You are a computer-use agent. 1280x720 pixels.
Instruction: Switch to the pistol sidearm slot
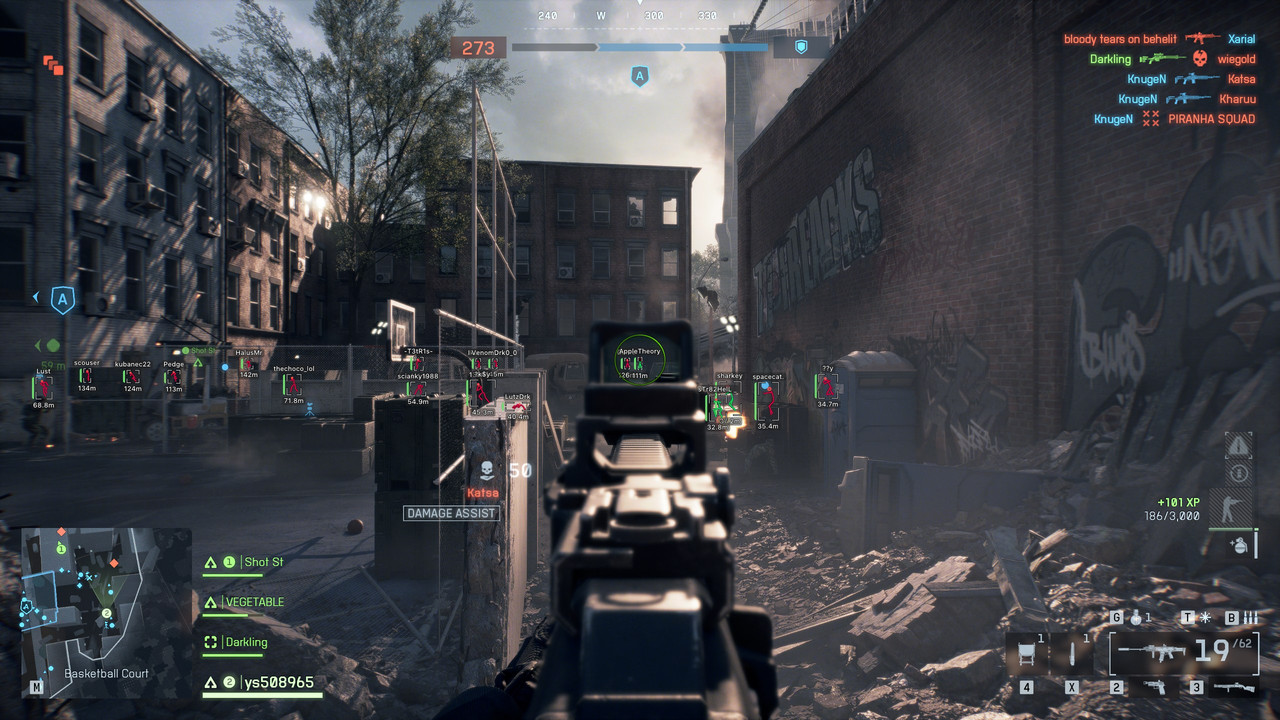1156,687
